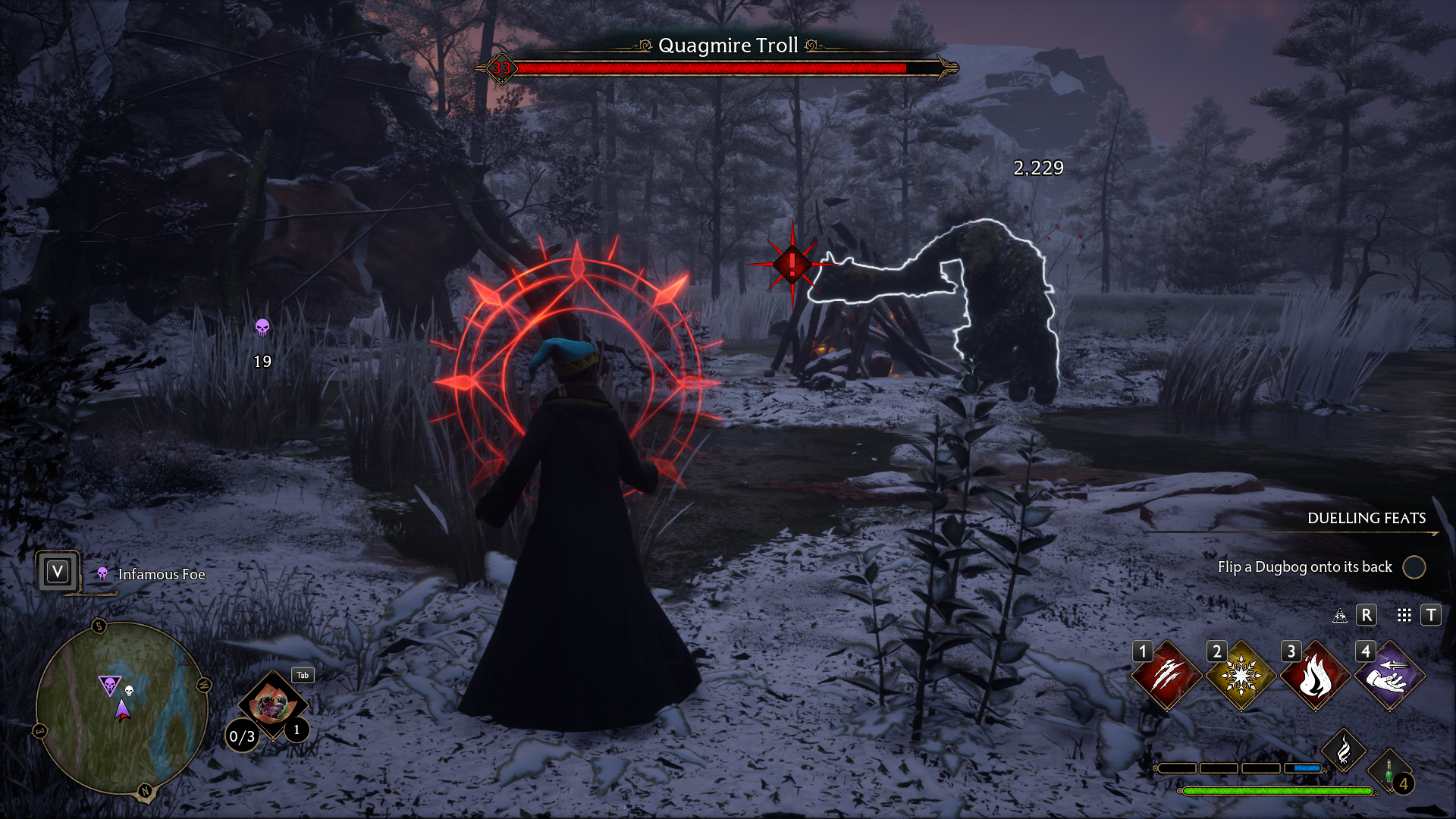Image resolution: width=1456 pixels, height=819 pixels.
Task: Click the Revelio triangle eye icon
Action: coord(1340,615)
